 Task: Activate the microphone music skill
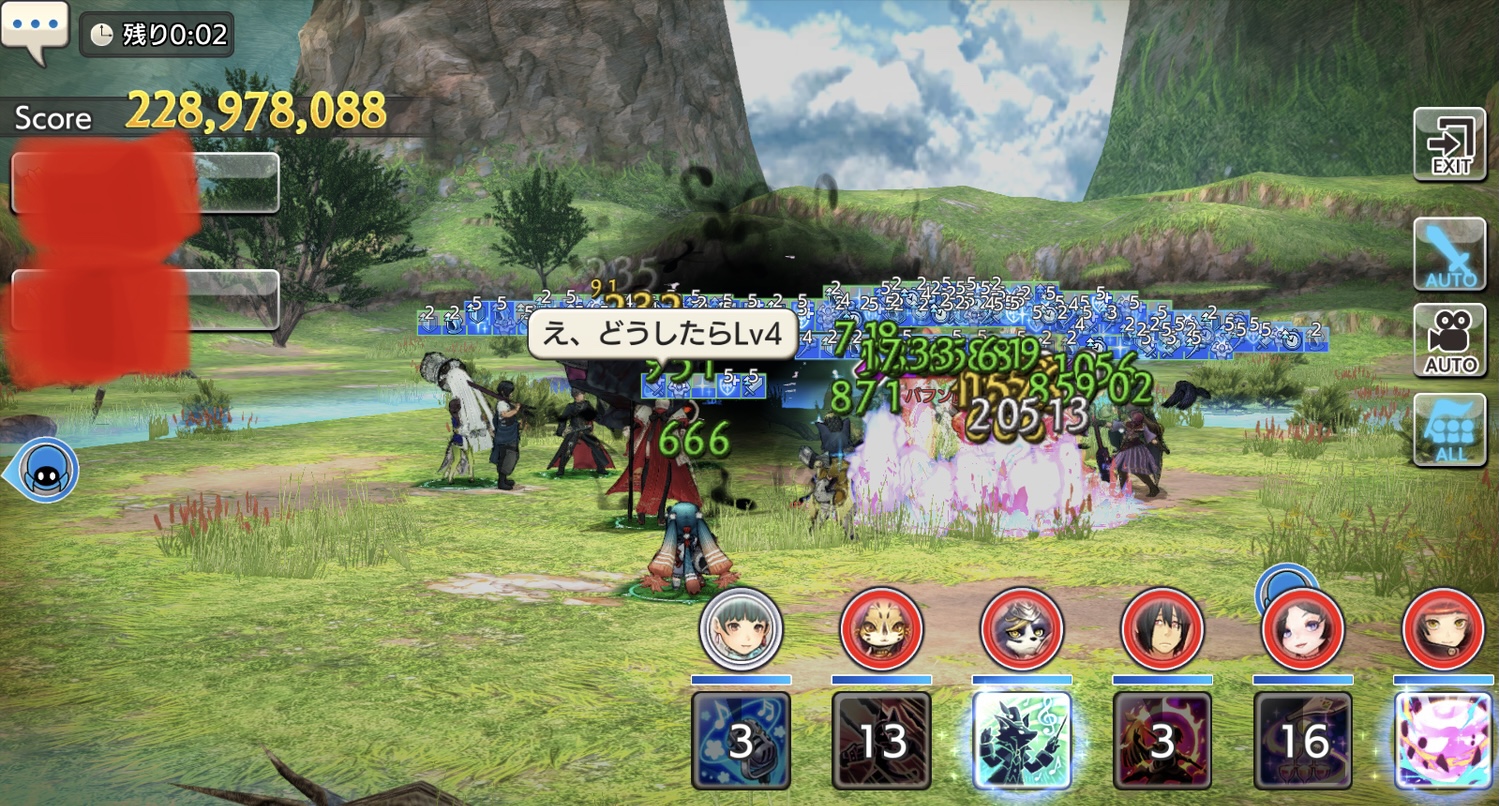[740, 741]
